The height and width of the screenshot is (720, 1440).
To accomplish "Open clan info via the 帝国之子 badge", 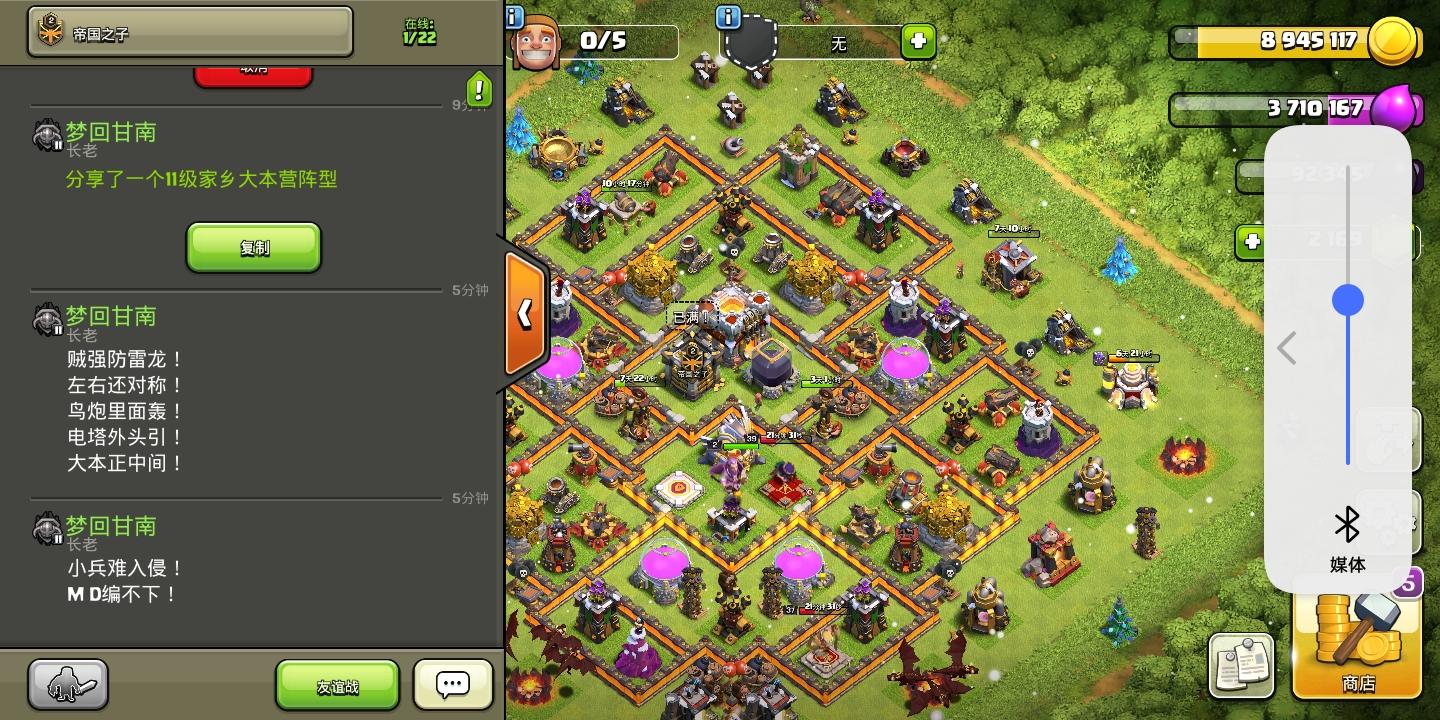I will (x=188, y=32).
